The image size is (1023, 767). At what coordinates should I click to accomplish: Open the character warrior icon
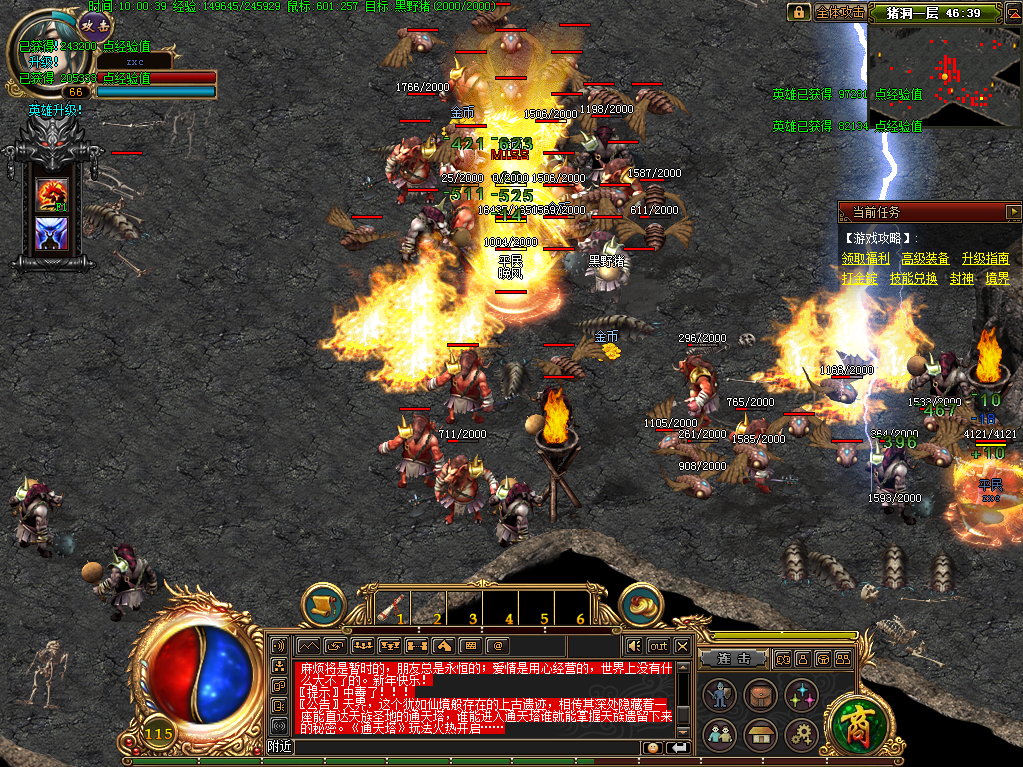720,695
